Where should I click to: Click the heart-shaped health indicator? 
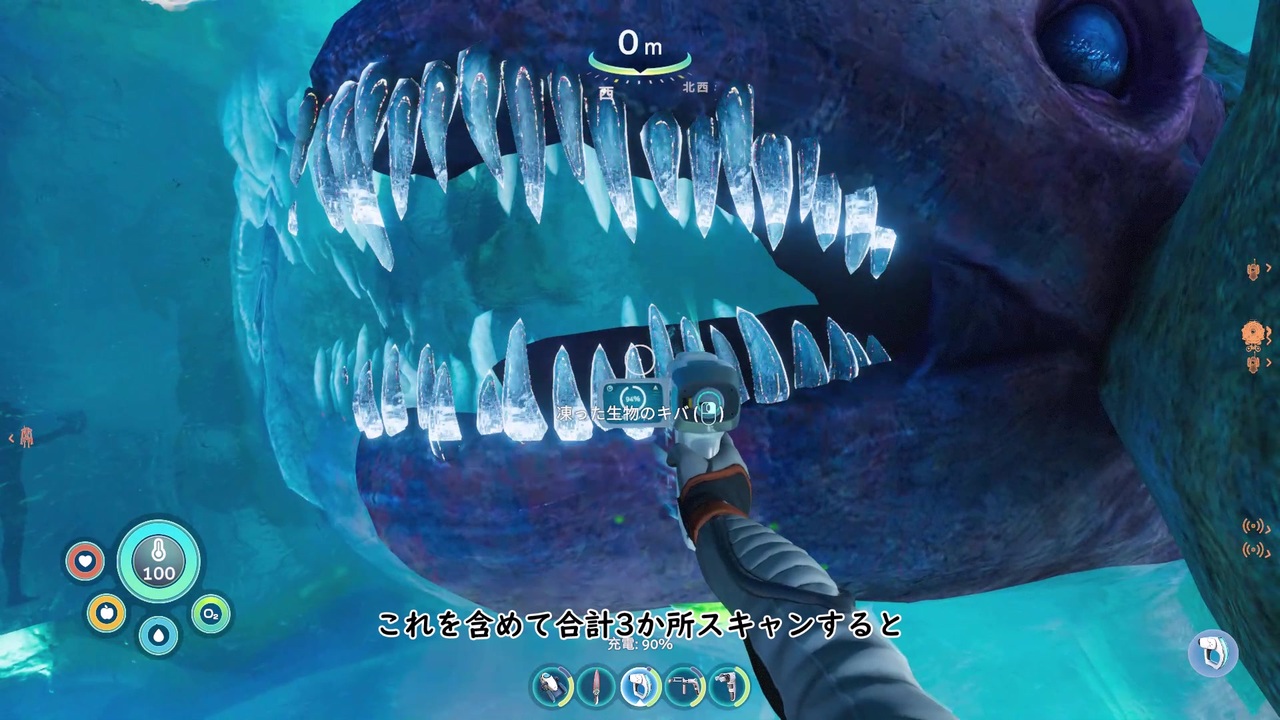pyautogui.click(x=86, y=561)
